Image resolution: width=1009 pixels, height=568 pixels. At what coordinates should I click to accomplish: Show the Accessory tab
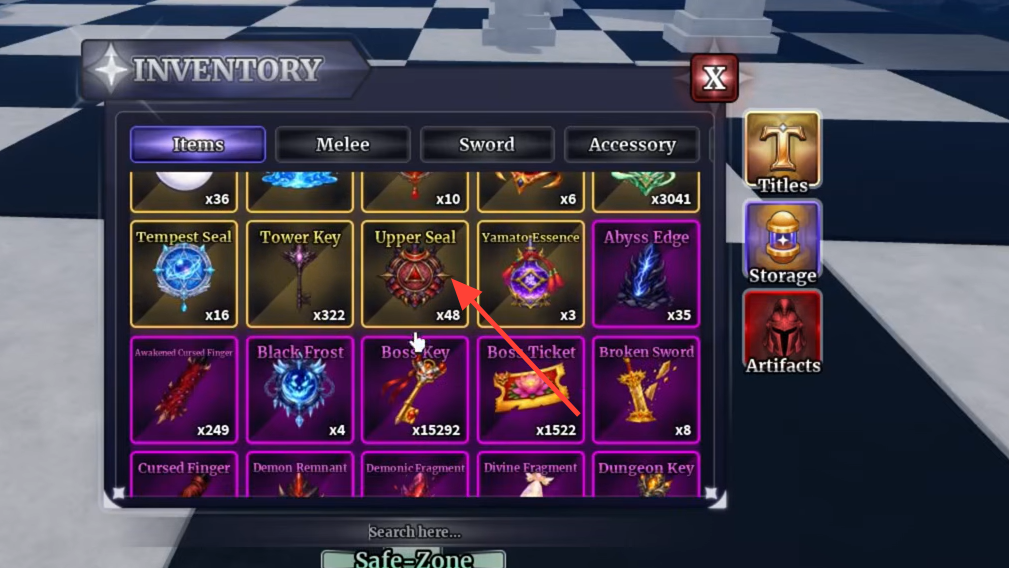[x=632, y=145]
